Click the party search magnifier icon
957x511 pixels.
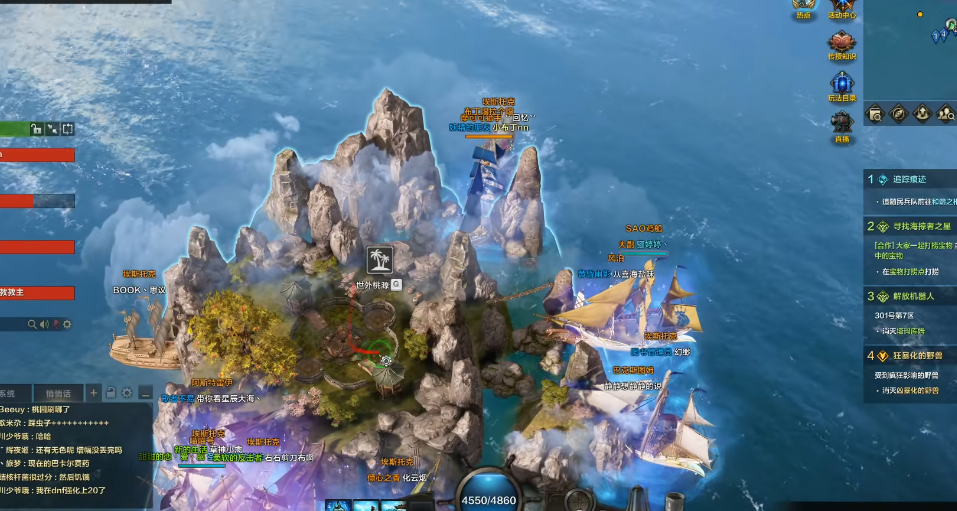coord(33,324)
